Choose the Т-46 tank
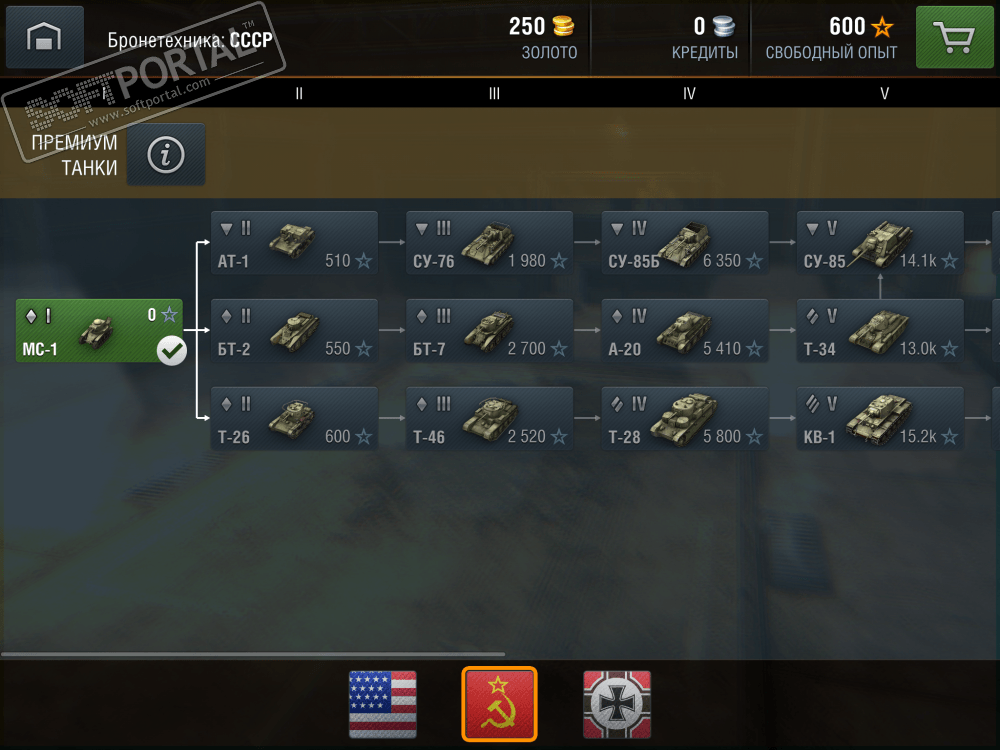The image size is (1000, 750). pyautogui.click(x=489, y=419)
